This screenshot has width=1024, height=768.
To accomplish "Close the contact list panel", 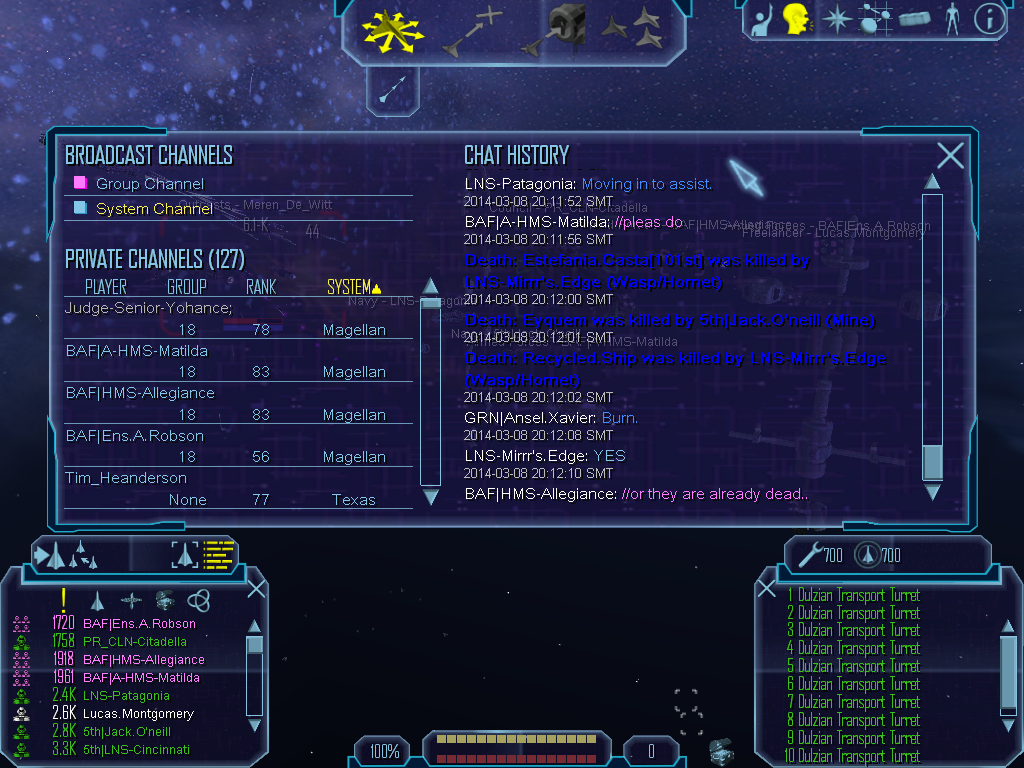I will point(256,588).
